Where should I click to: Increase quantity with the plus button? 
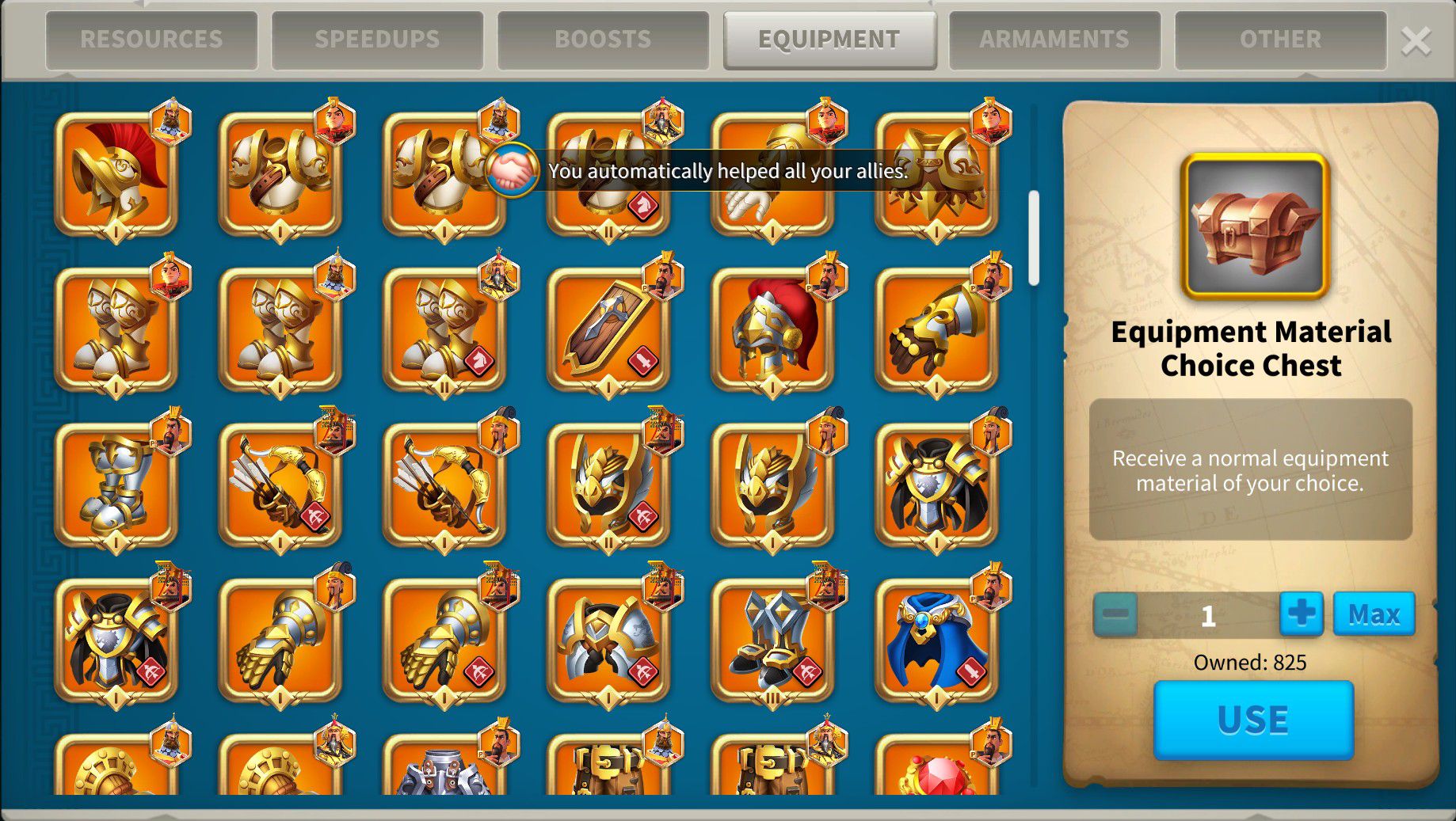[x=1302, y=614]
